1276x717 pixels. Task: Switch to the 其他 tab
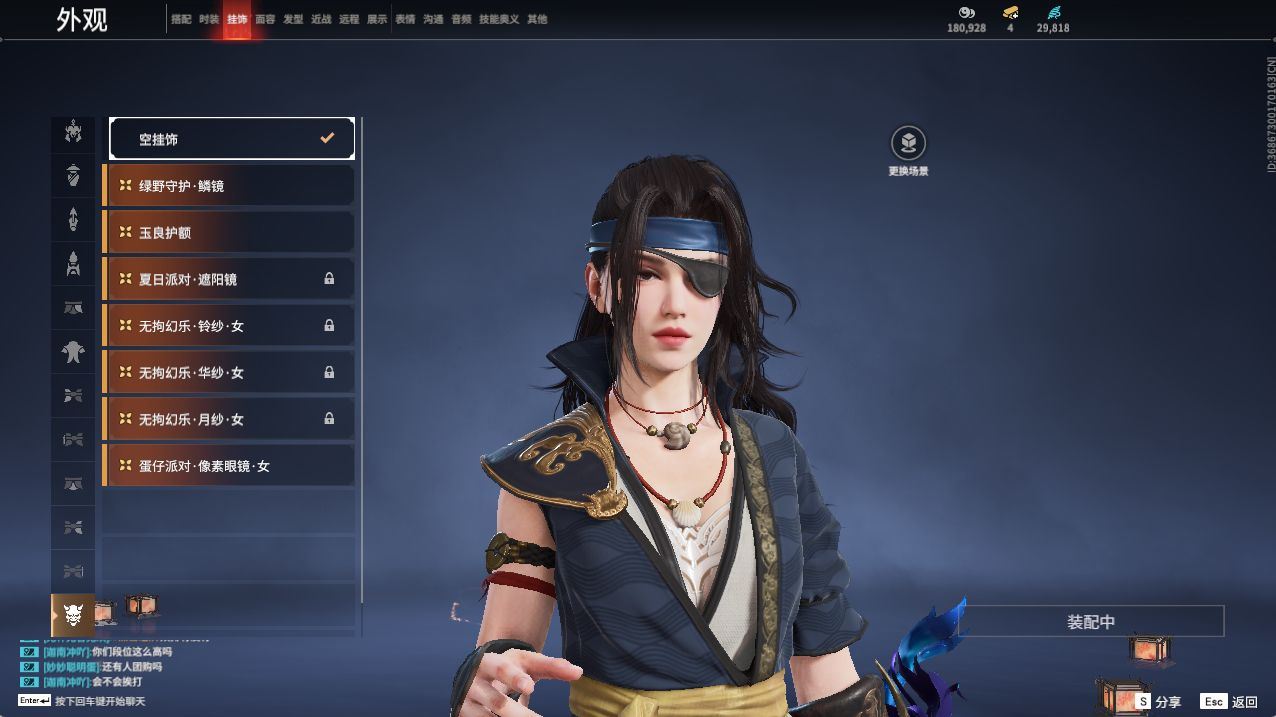537,19
